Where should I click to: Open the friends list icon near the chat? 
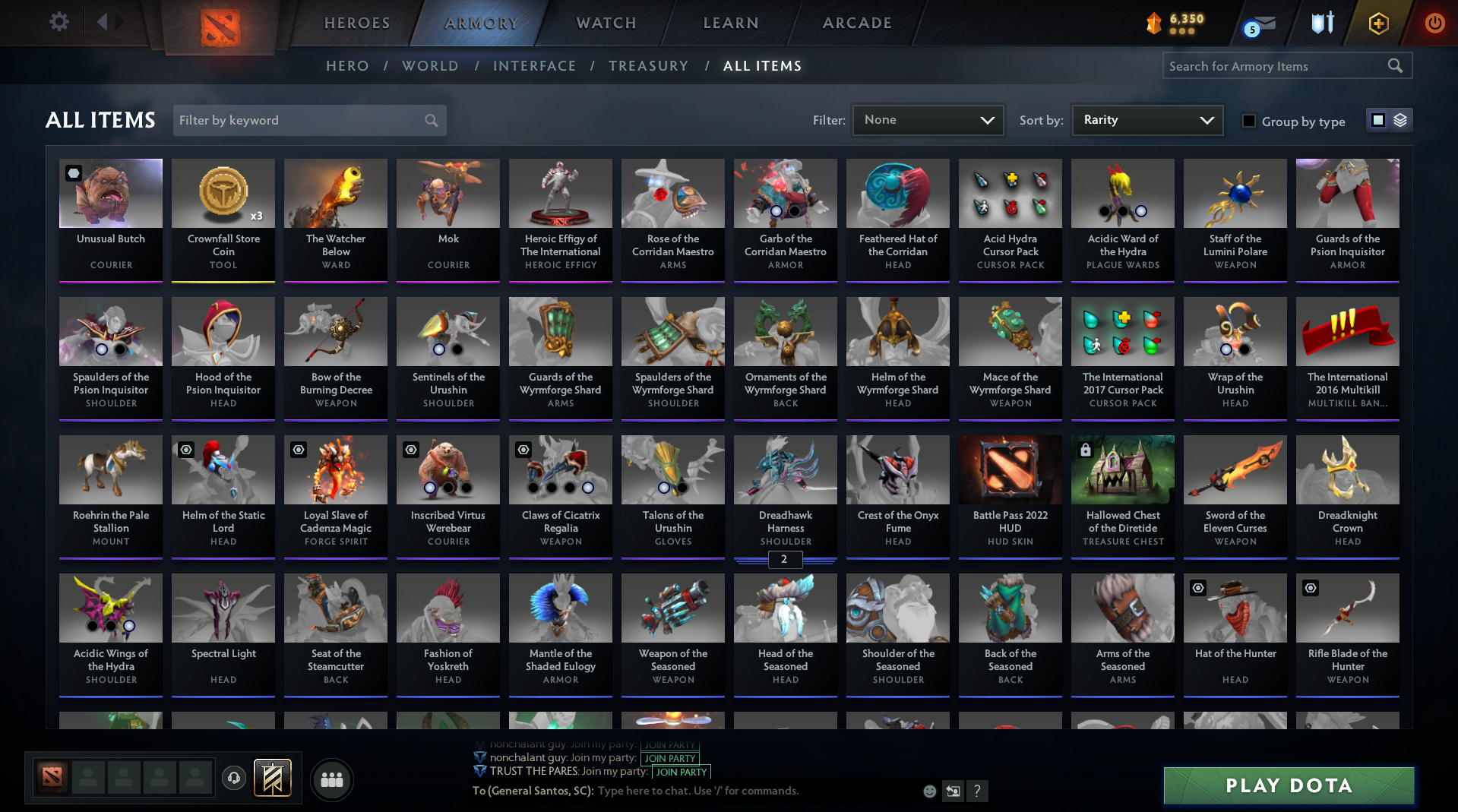331,779
